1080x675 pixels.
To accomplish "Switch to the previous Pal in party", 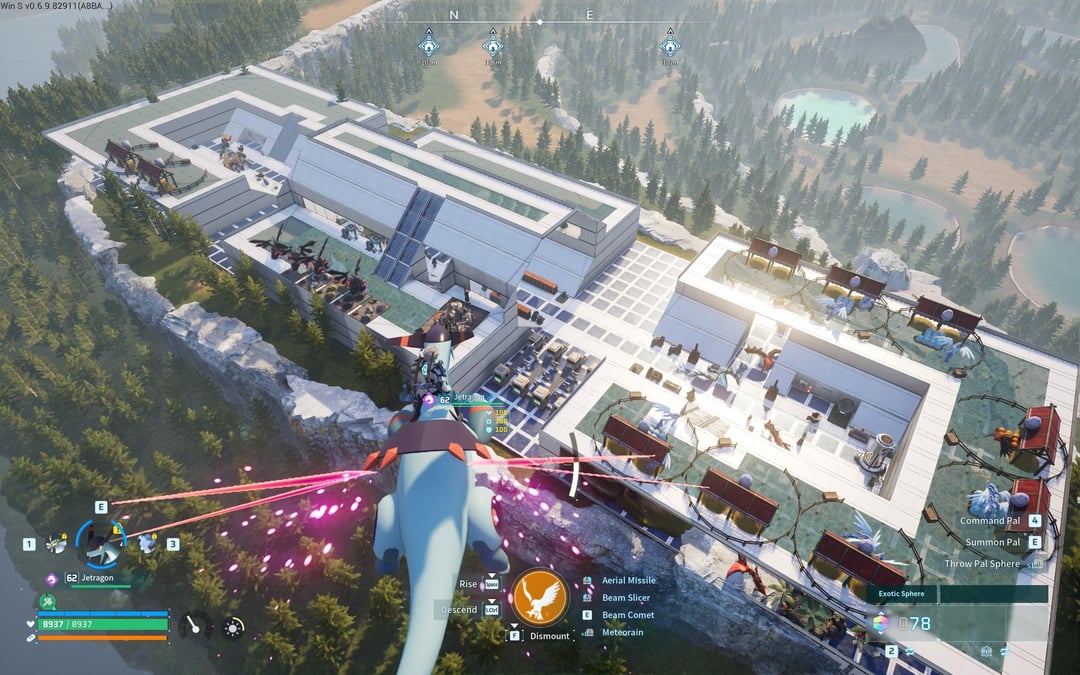I will (58, 544).
